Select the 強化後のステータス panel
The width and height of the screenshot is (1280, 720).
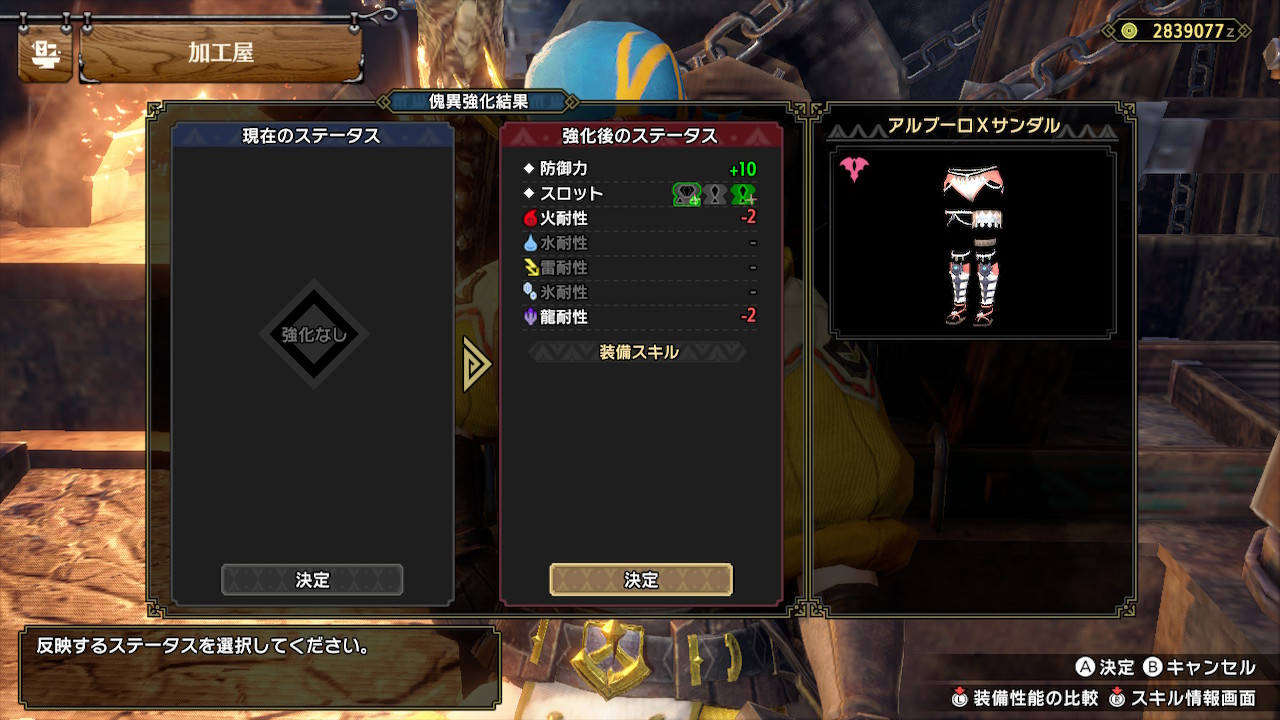[x=640, y=135]
